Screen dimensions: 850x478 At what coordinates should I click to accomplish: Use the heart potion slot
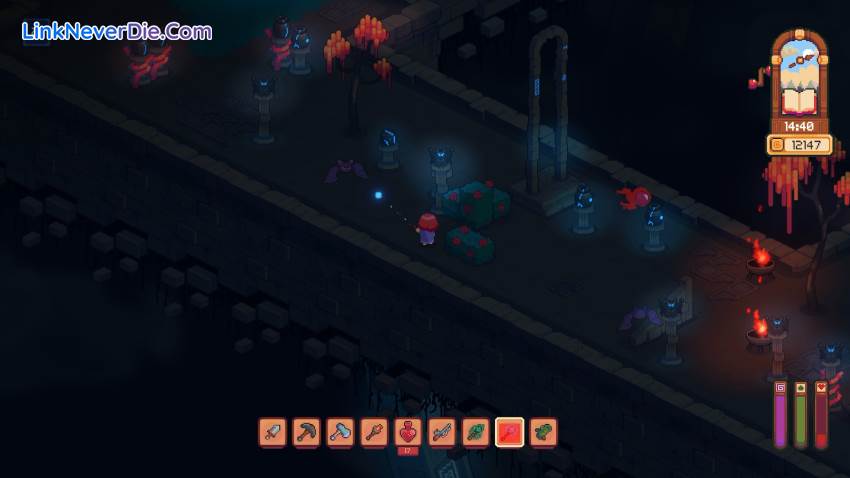[409, 432]
